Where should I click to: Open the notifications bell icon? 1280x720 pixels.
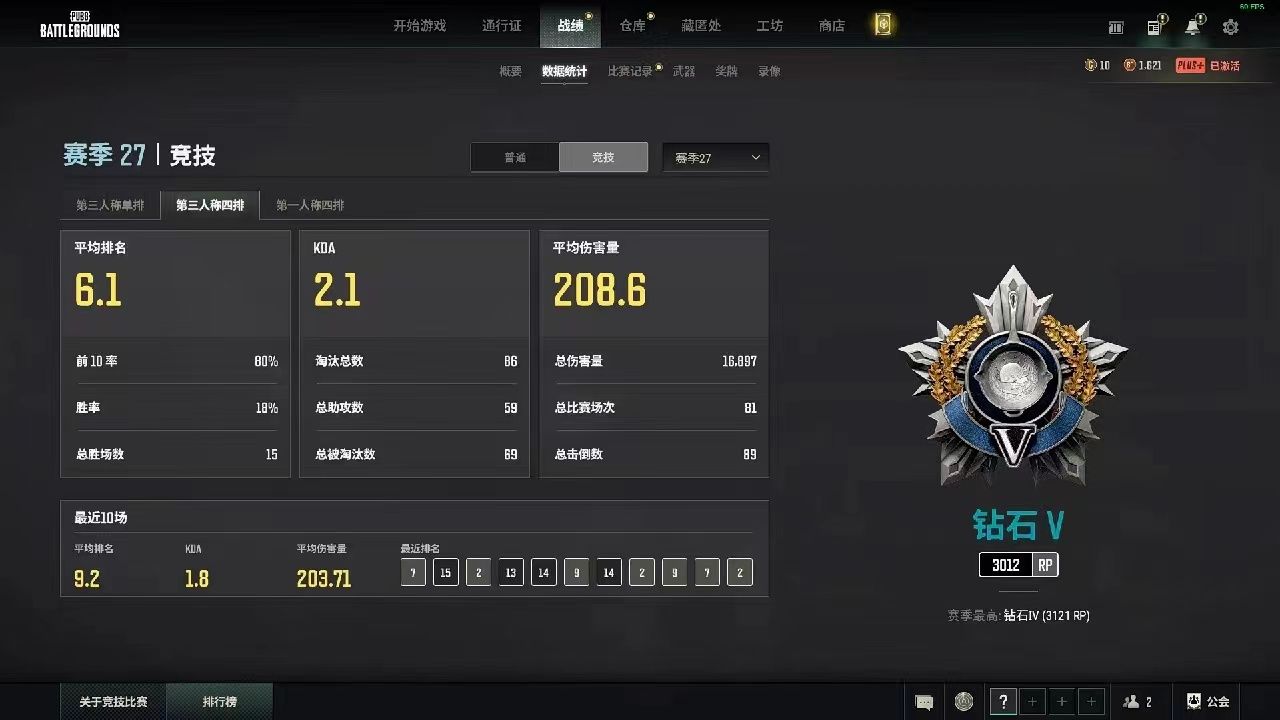pyautogui.click(x=1192, y=27)
